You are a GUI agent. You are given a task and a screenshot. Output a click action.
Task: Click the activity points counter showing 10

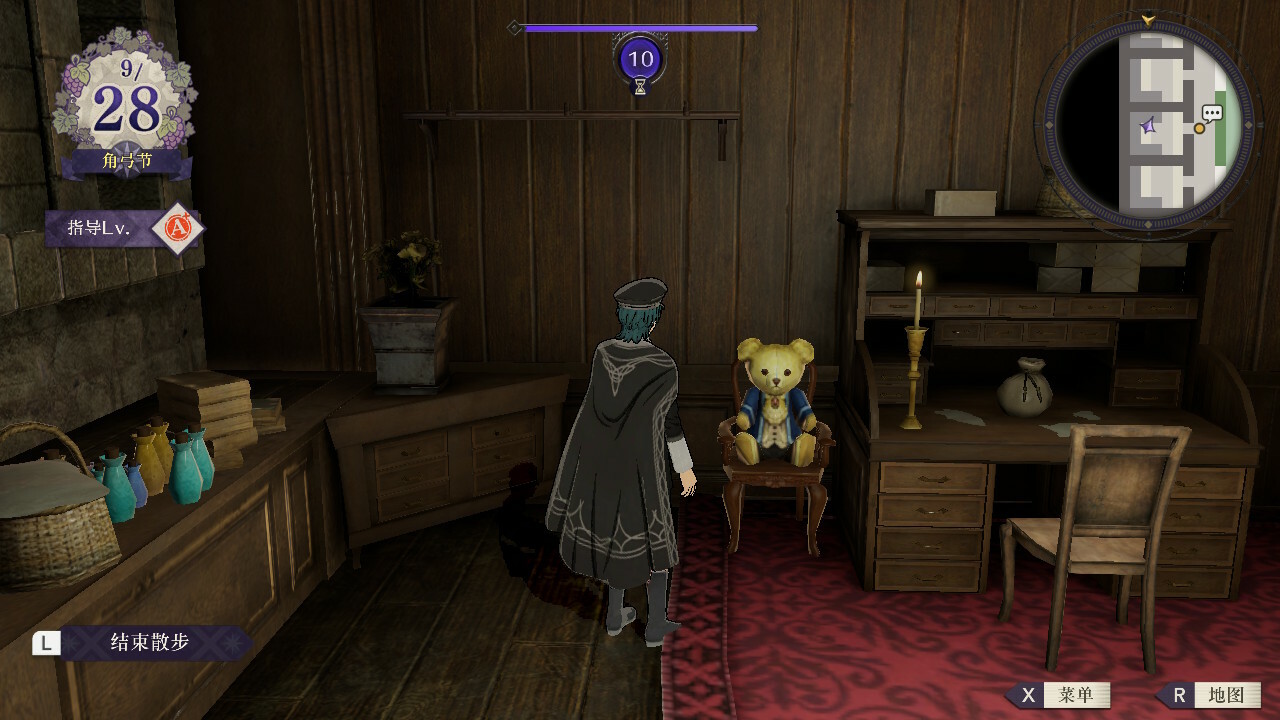click(640, 59)
